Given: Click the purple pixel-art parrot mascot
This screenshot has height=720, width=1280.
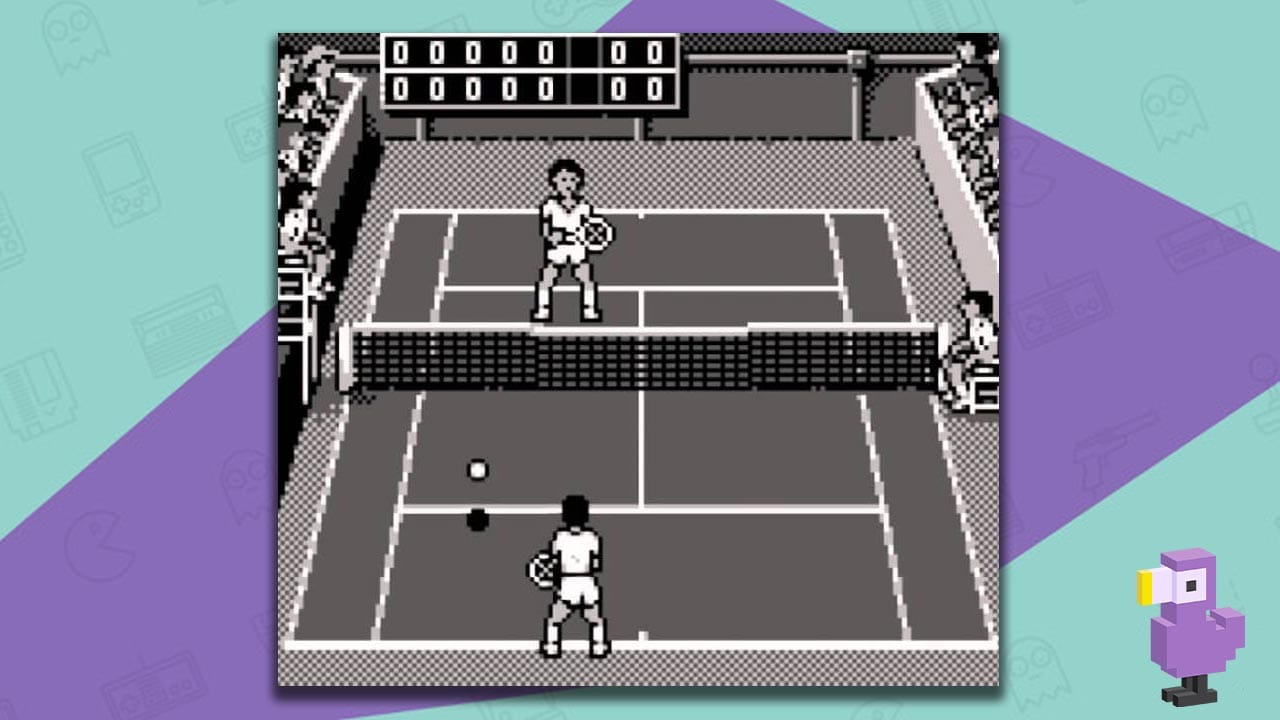Looking at the screenshot, I should [x=1190, y=620].
